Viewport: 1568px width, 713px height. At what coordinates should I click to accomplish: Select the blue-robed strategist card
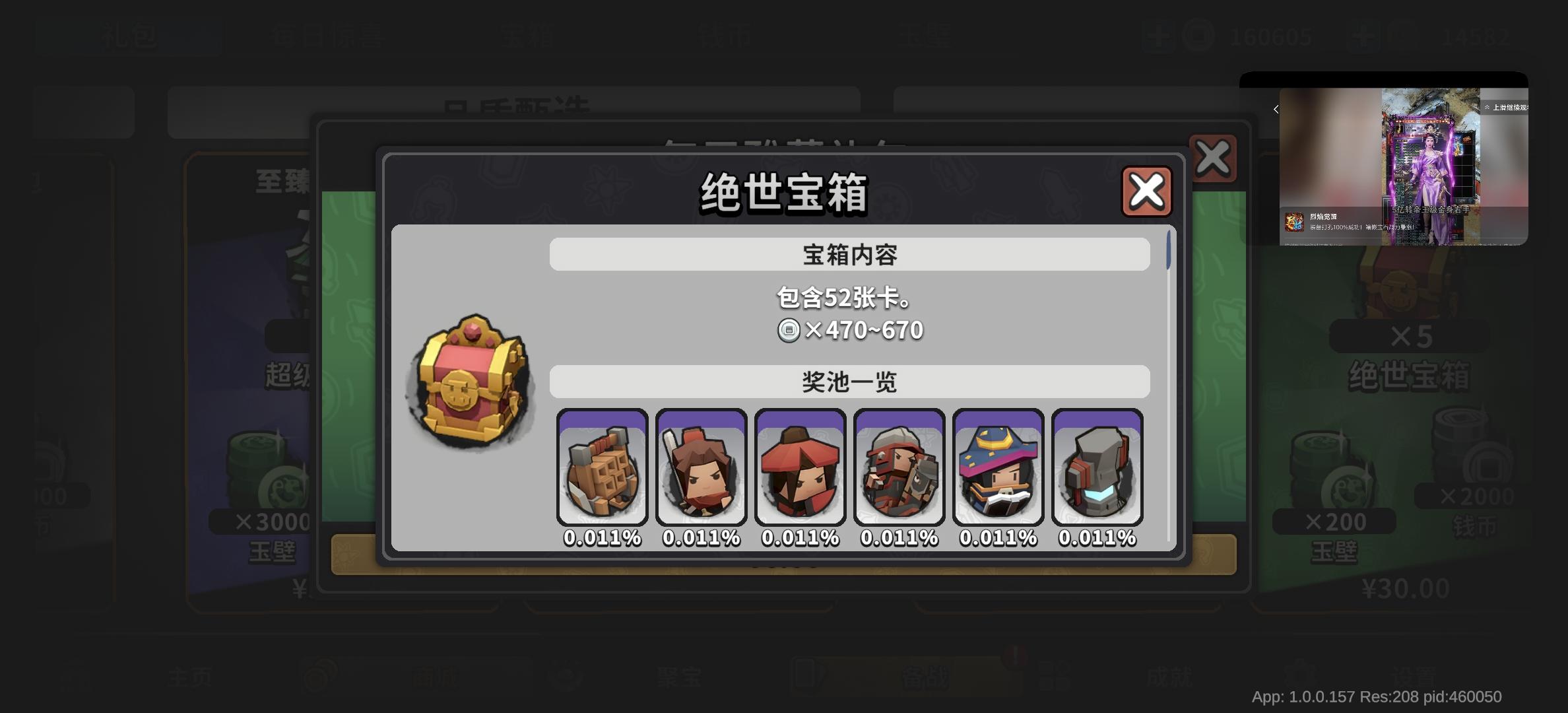click(998, 469)
